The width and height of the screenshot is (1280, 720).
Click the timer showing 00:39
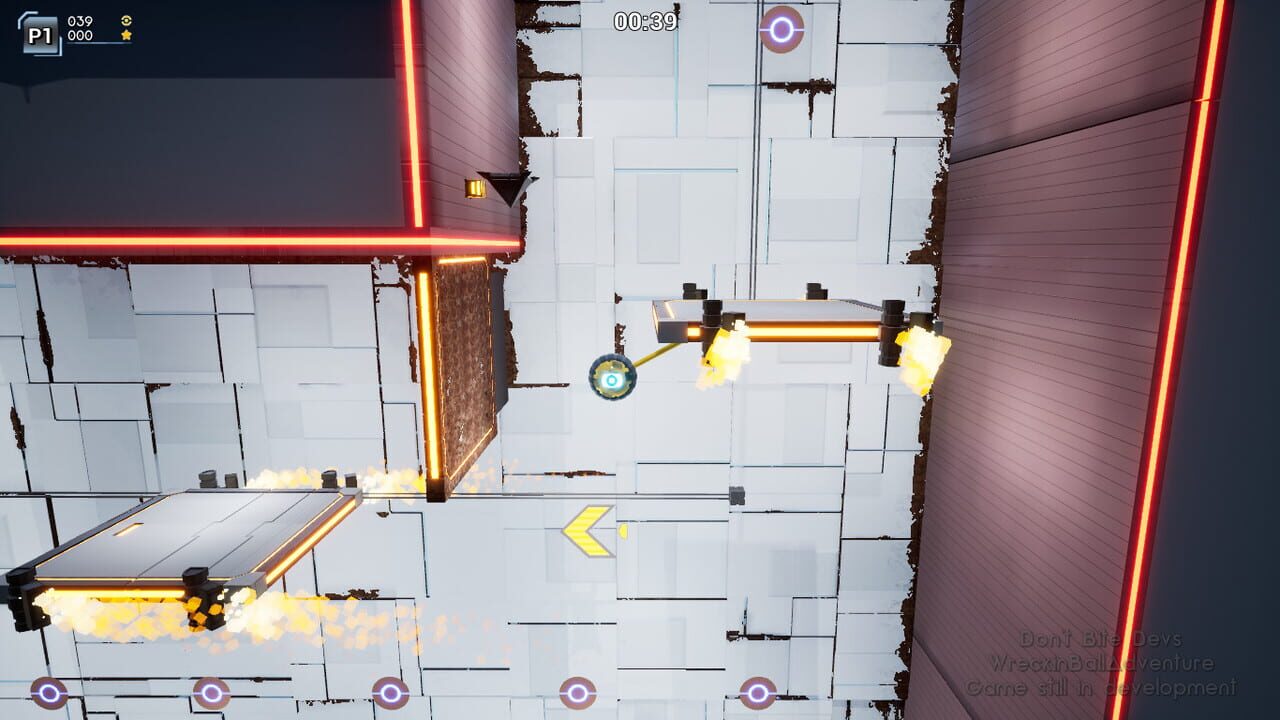[x=644, y=20]
